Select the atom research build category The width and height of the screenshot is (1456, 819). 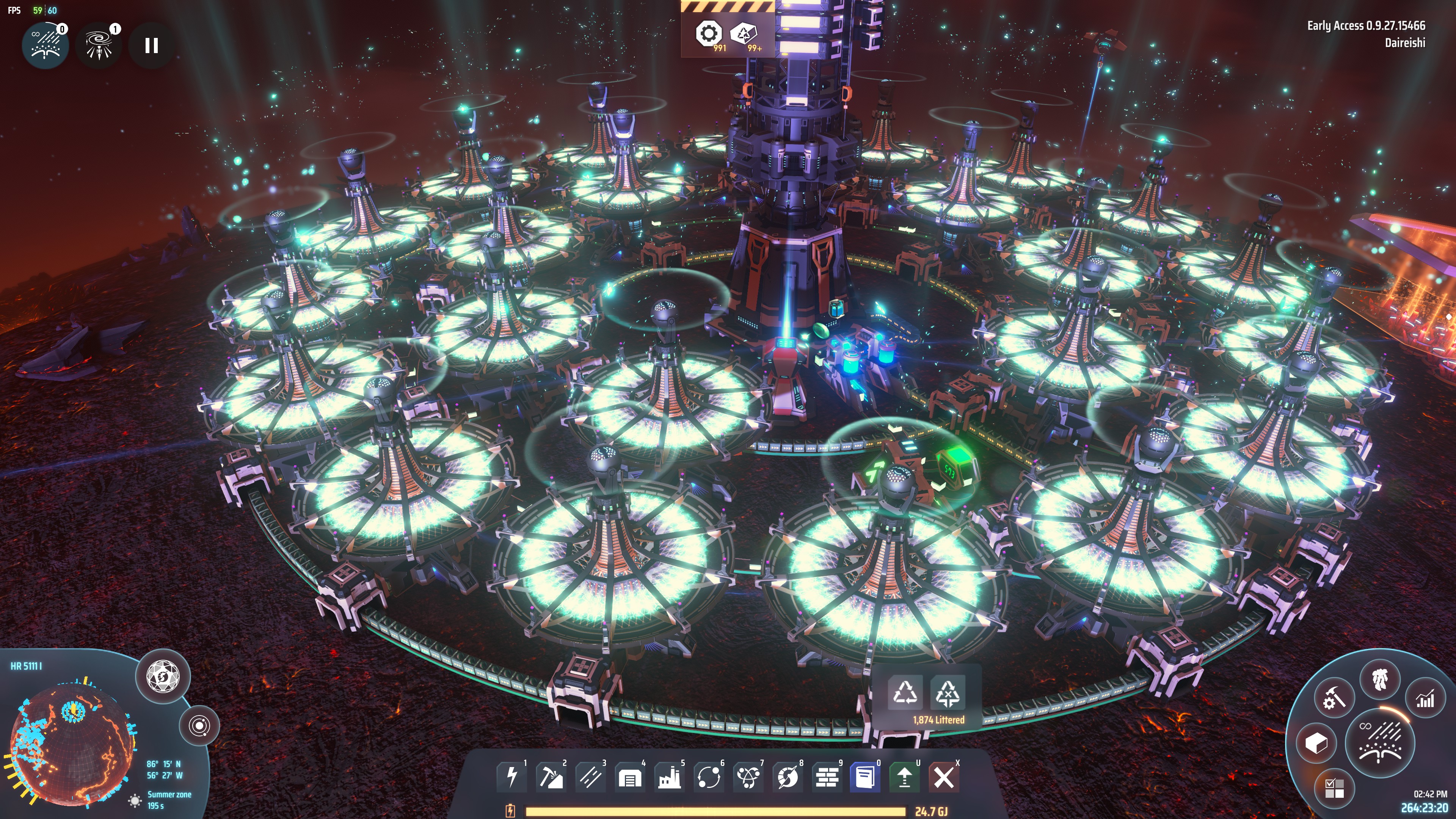click(x=748, y=777)
